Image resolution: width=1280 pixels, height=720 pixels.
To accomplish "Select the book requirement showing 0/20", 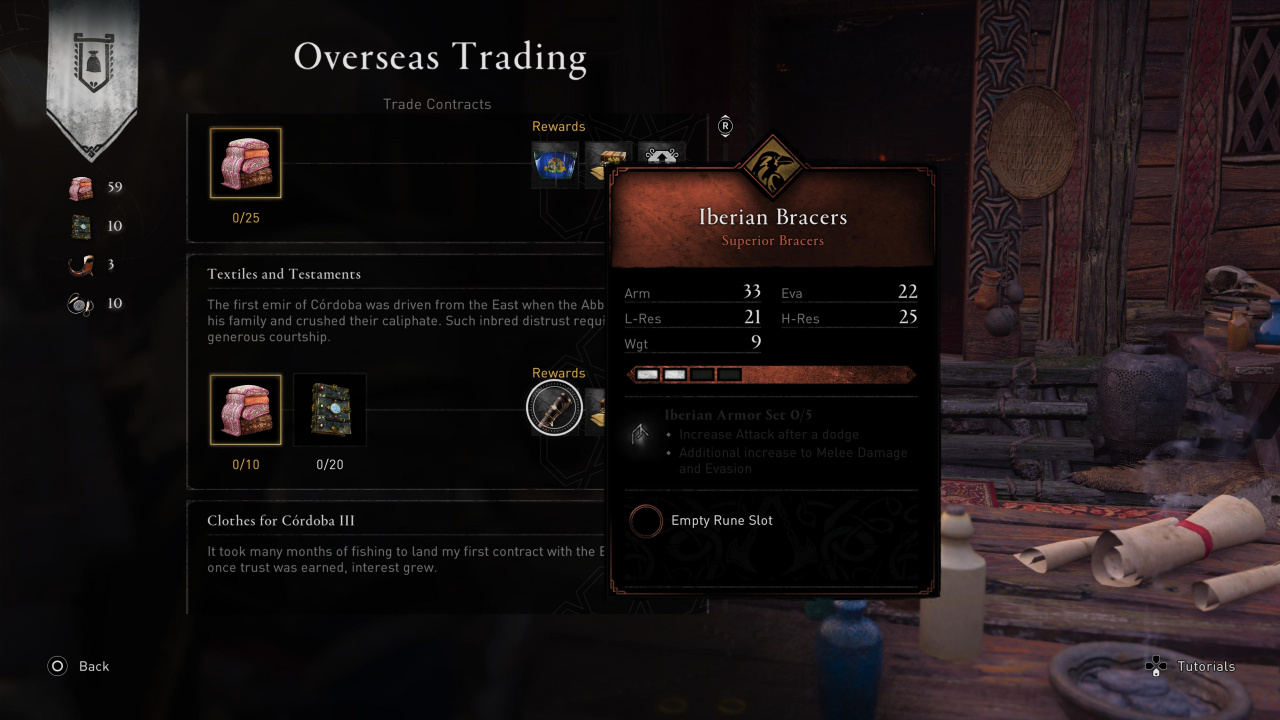I will pyautogui.click(x=330, y=410).
